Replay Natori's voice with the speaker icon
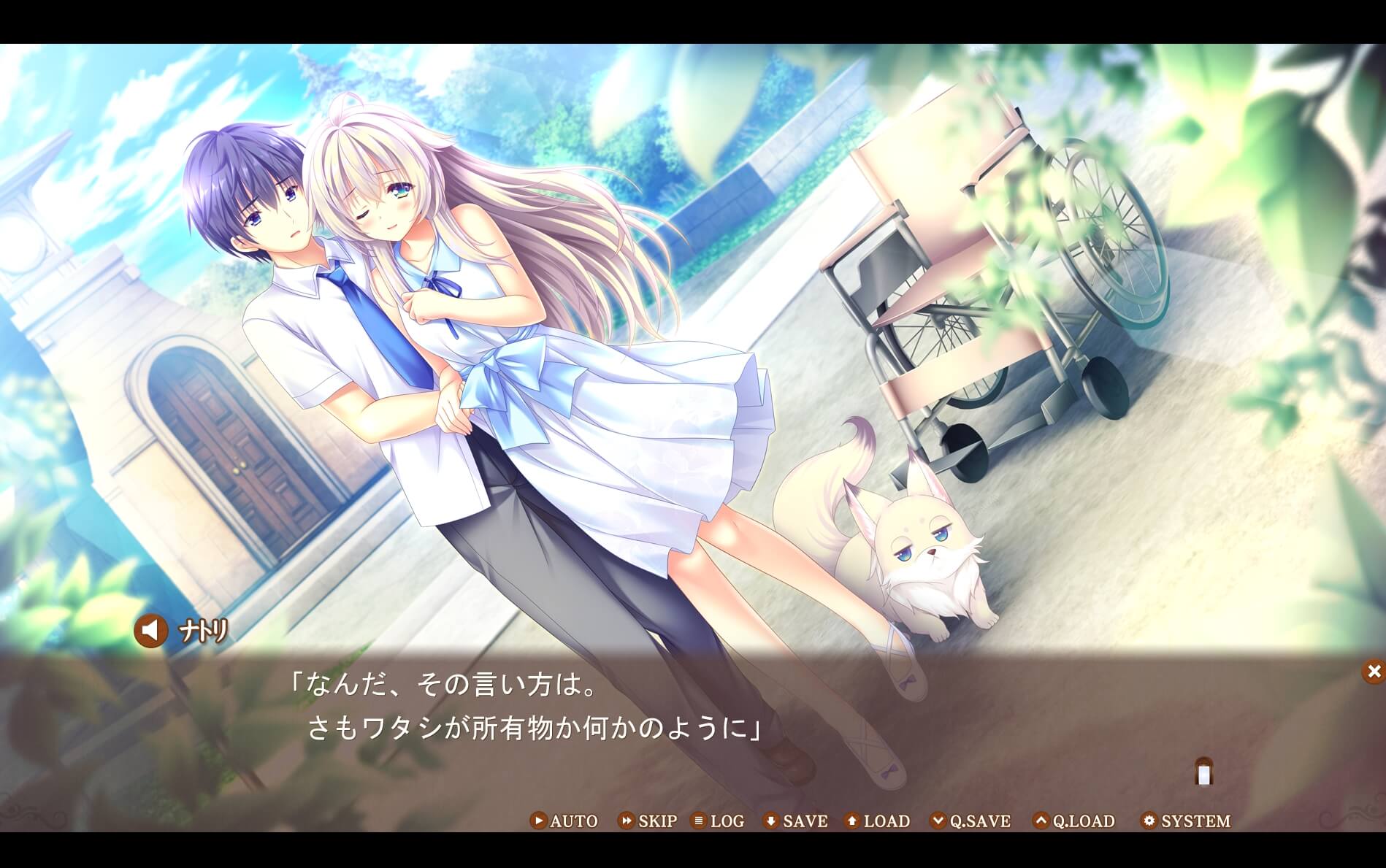The height and width of the screenshot is (868, 1386). 150,630
